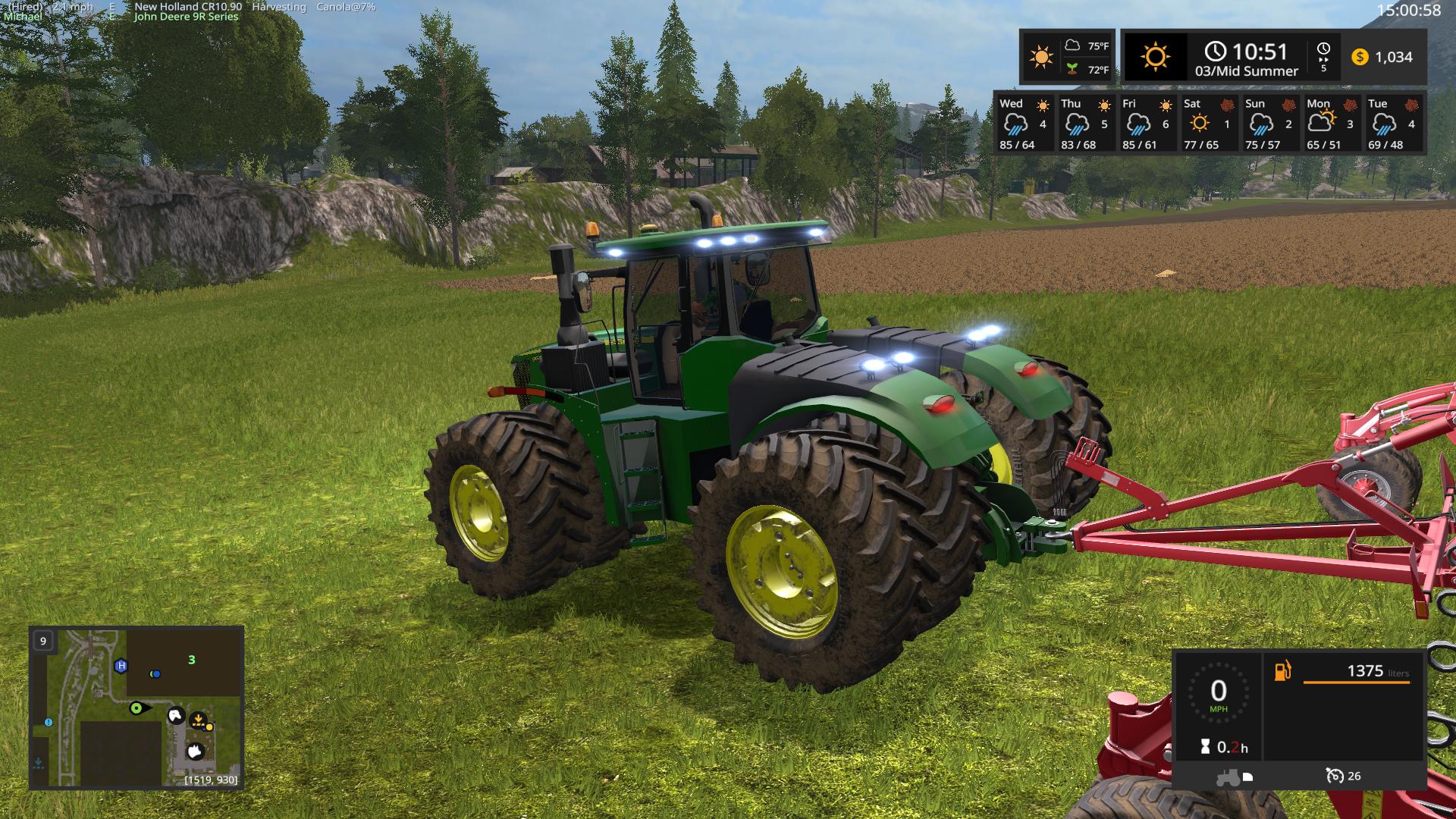The width and height of the screenshot is (1456, 819).
Task: Choose the Friday forecast tile
Action: pos(1147,123)
